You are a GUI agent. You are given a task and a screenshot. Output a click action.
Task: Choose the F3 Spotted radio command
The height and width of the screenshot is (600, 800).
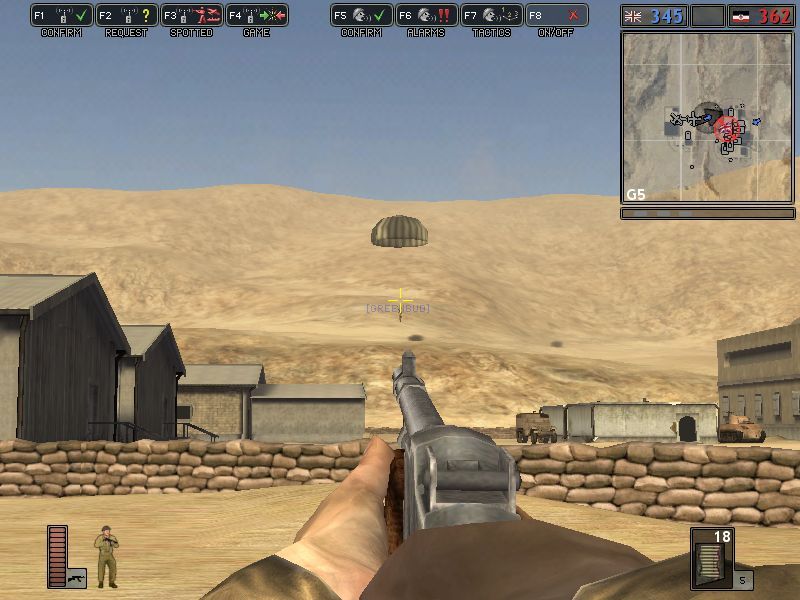[x=192, y=16]
